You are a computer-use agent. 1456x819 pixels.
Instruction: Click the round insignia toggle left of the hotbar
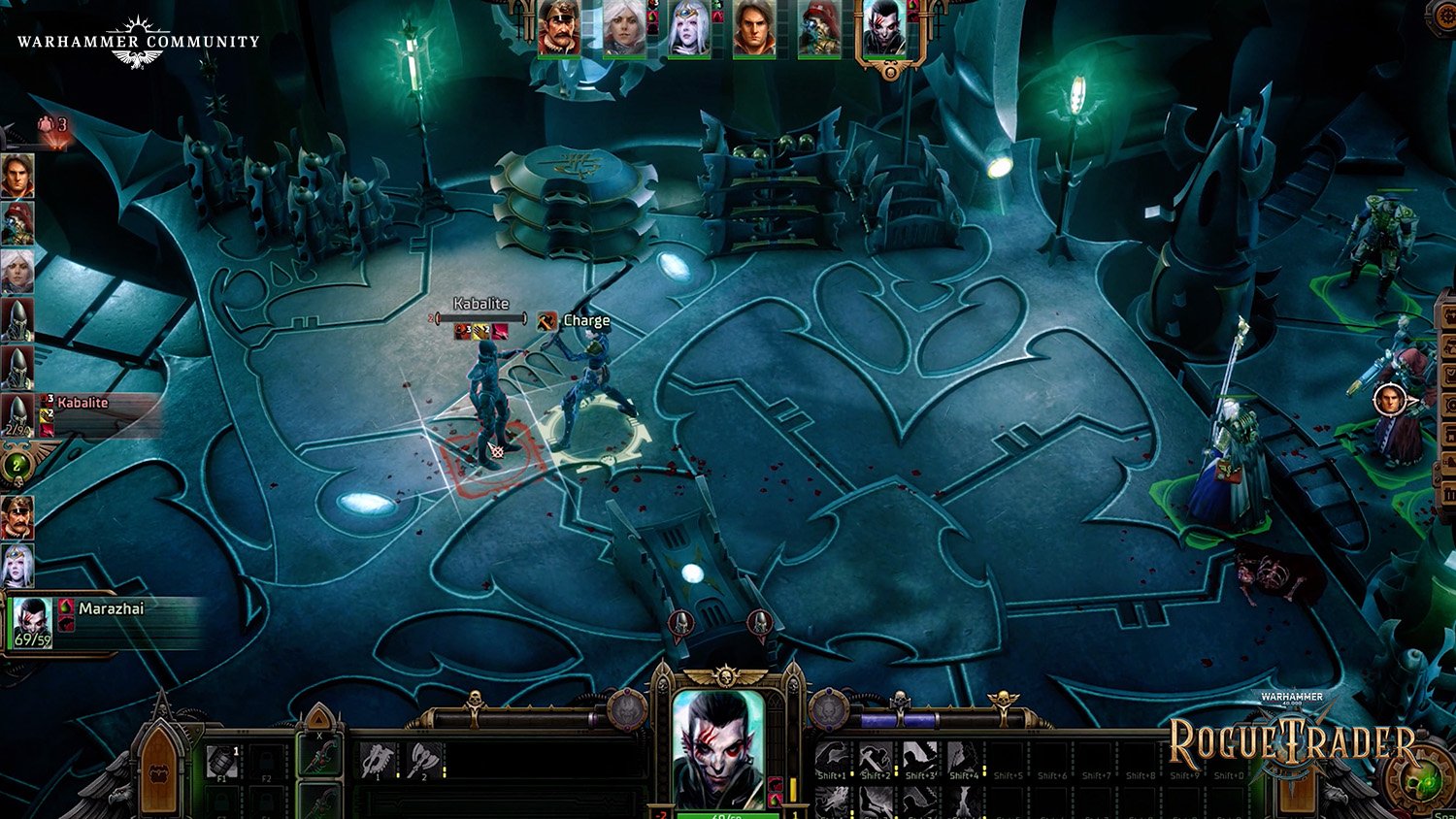pyautogui.click(x=829, y=711)
